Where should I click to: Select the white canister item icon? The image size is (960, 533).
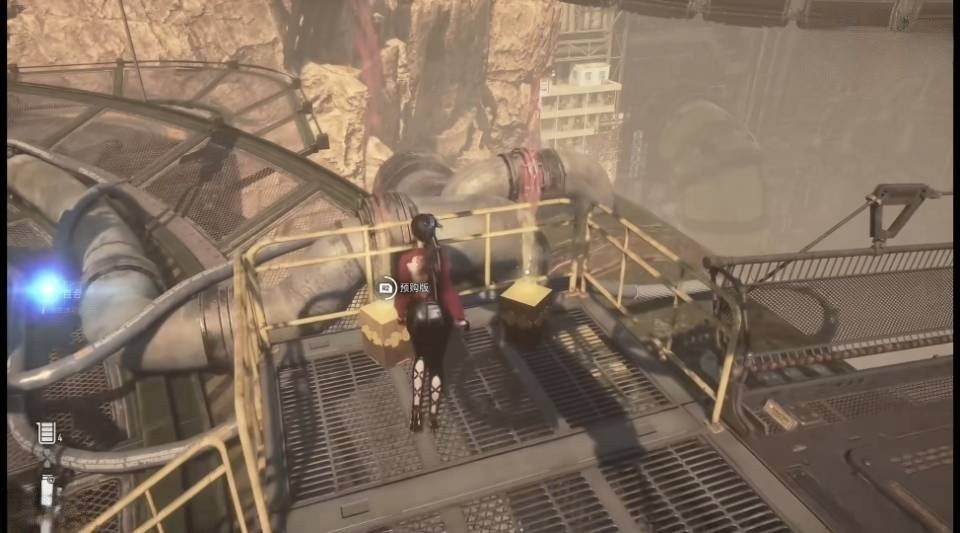pos(47,491)
